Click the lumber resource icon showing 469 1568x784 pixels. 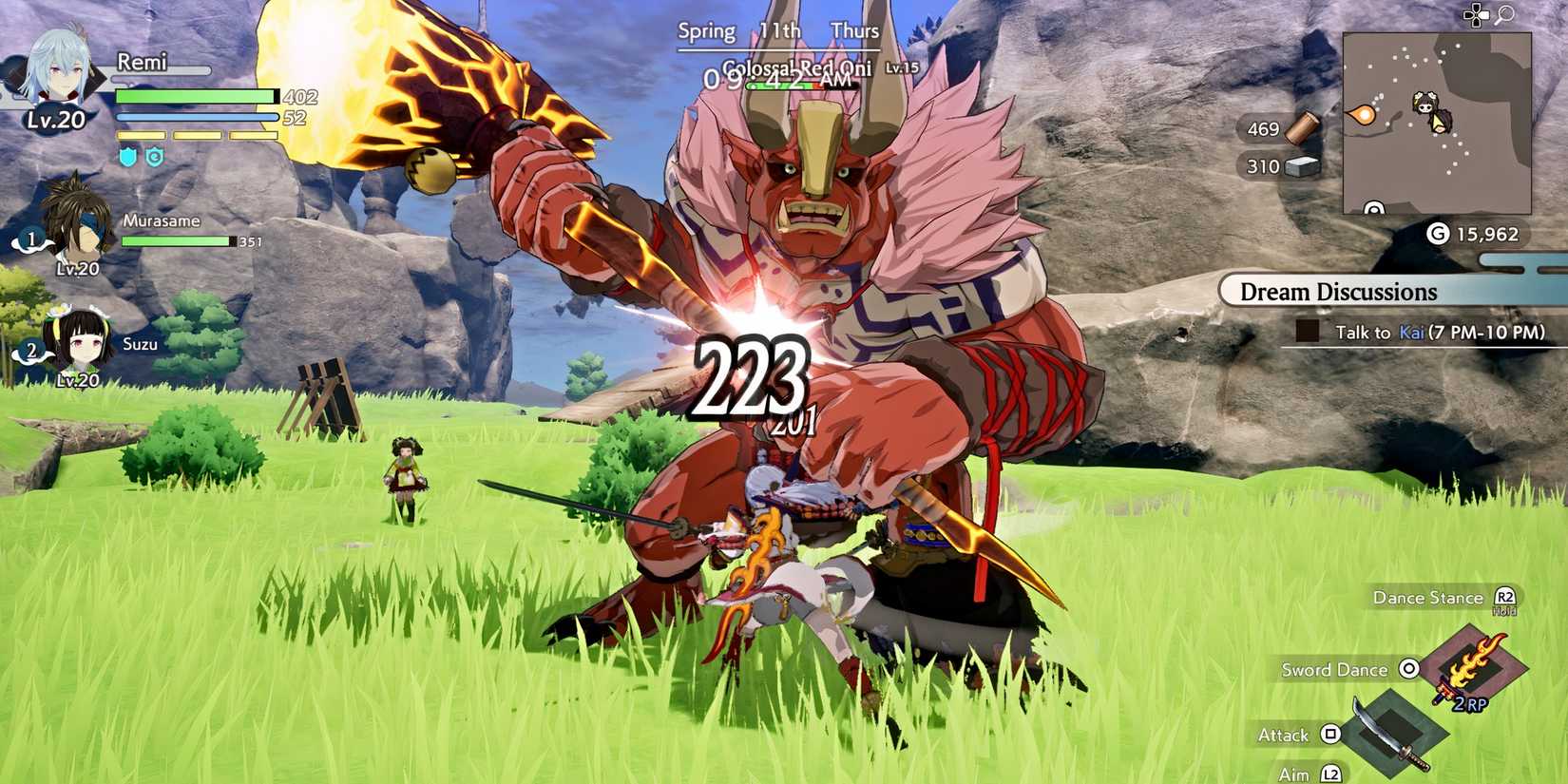1302,126
